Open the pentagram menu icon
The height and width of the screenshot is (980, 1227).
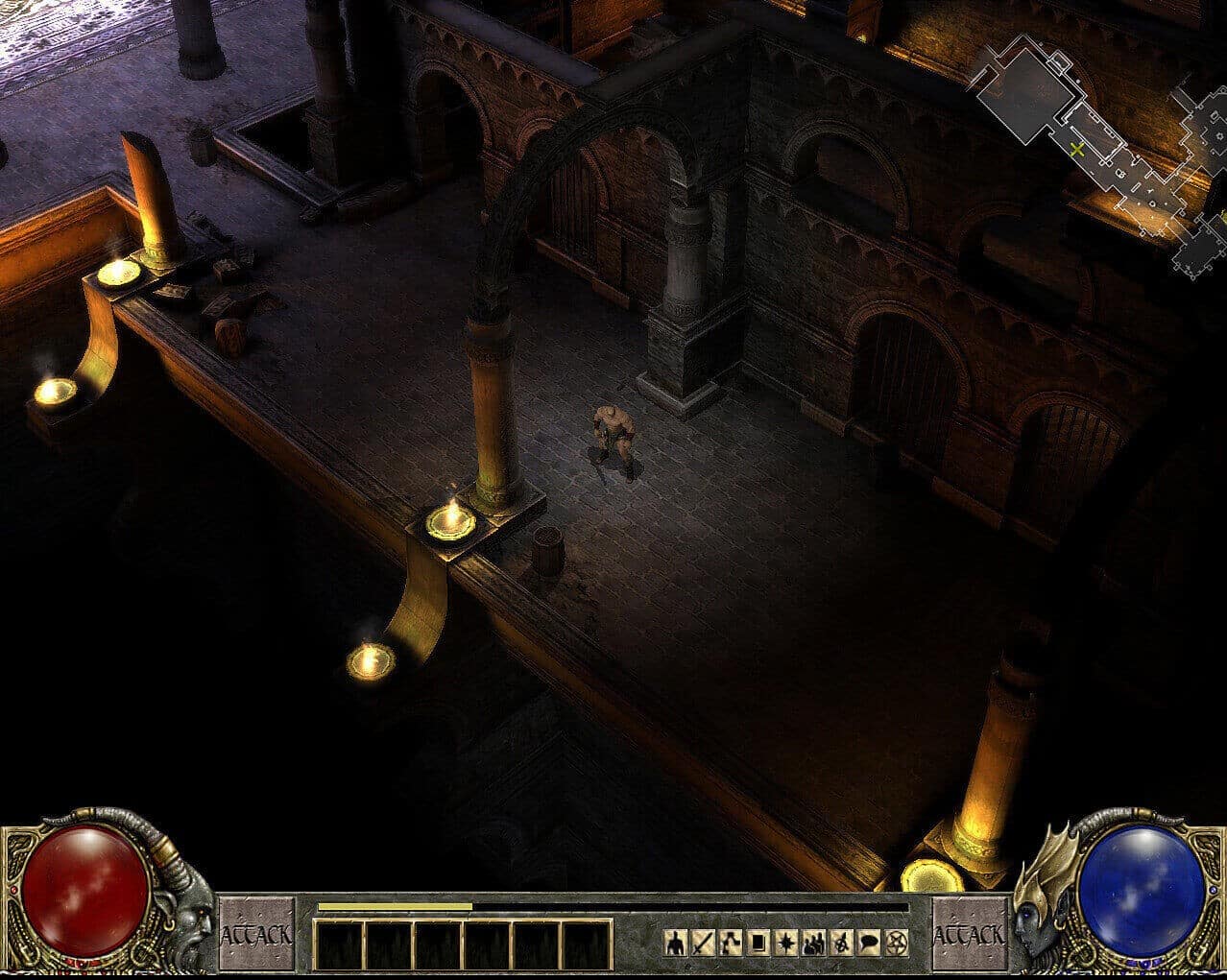(x=897, y=943)
